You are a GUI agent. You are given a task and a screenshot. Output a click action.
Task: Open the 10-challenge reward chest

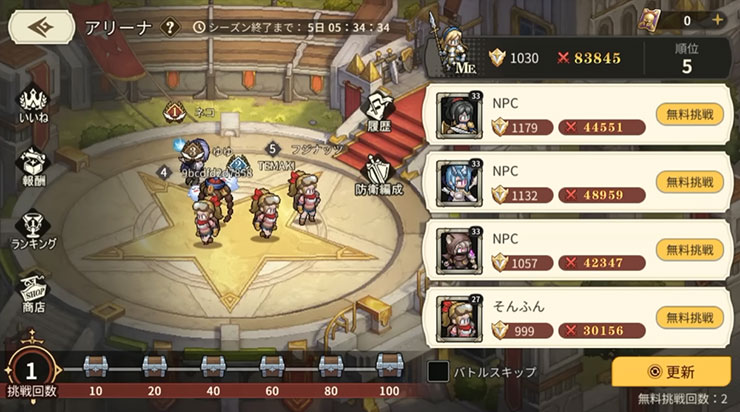97,366
